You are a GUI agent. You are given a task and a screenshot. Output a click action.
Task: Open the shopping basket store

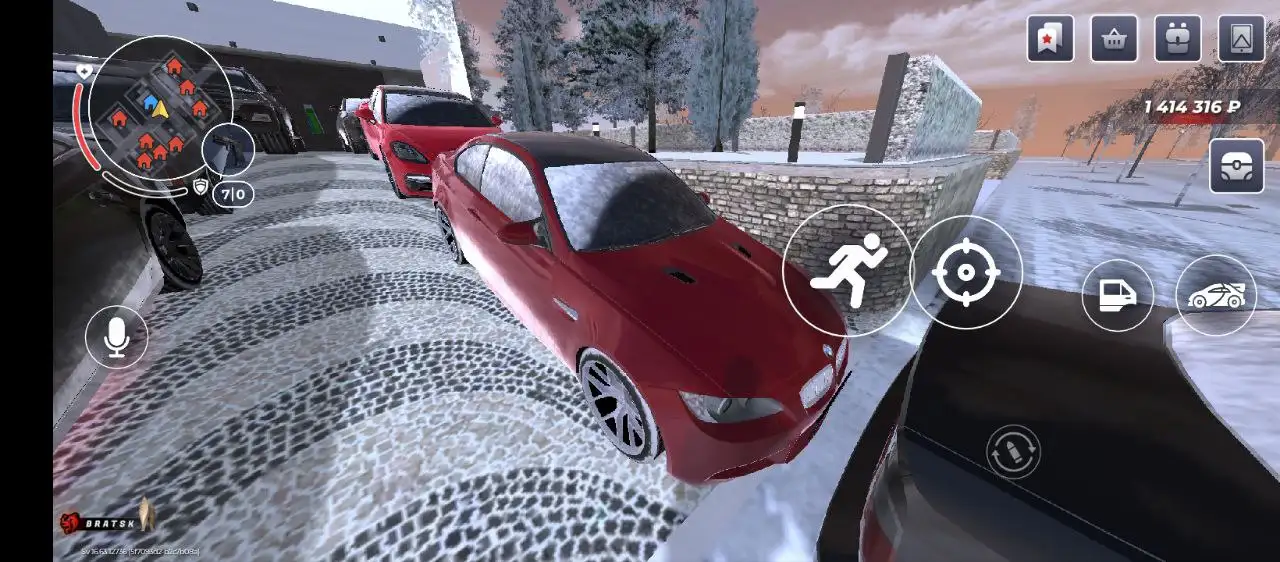(x=1114, y=39)
